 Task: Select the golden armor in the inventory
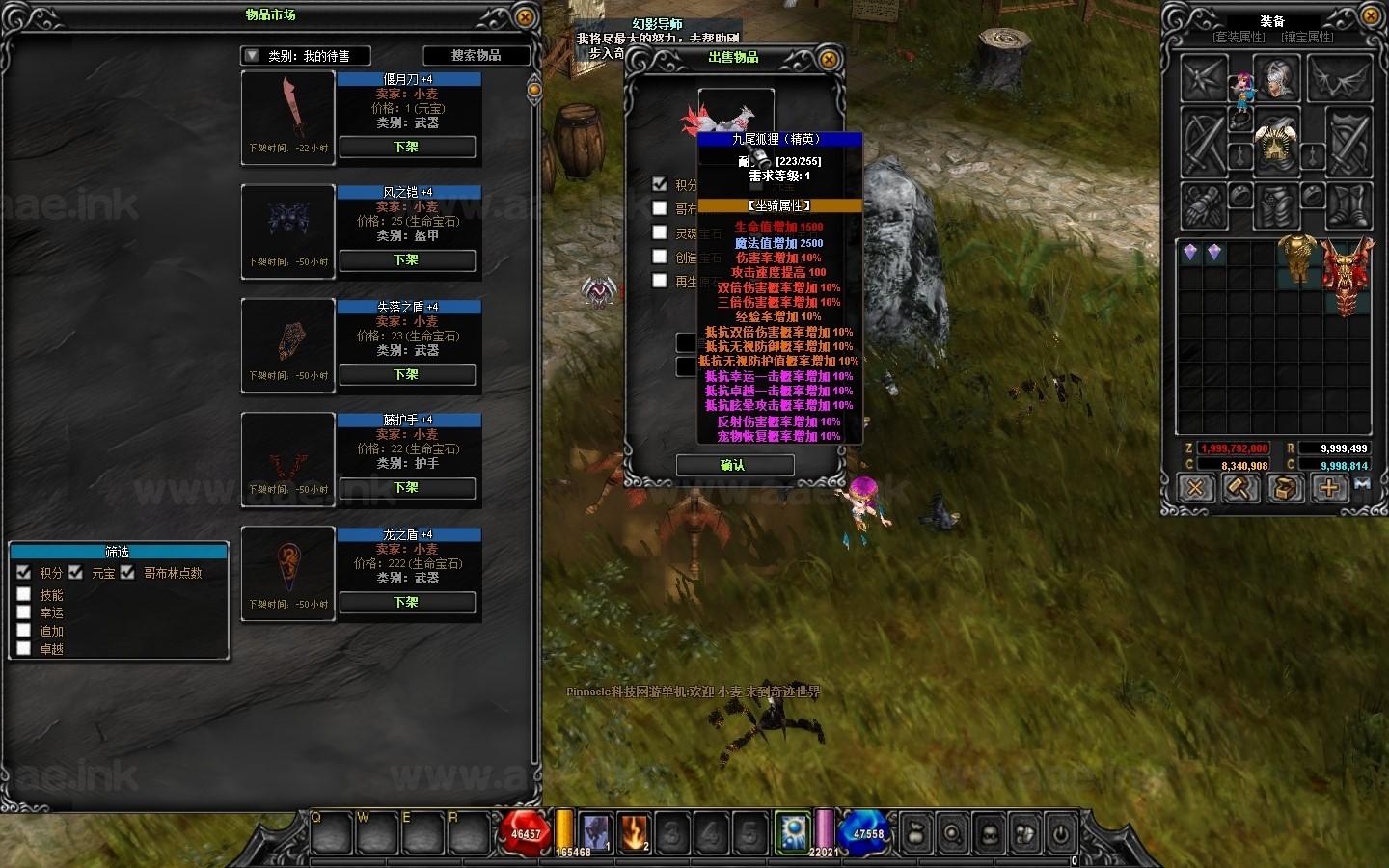click(1299, 258)
